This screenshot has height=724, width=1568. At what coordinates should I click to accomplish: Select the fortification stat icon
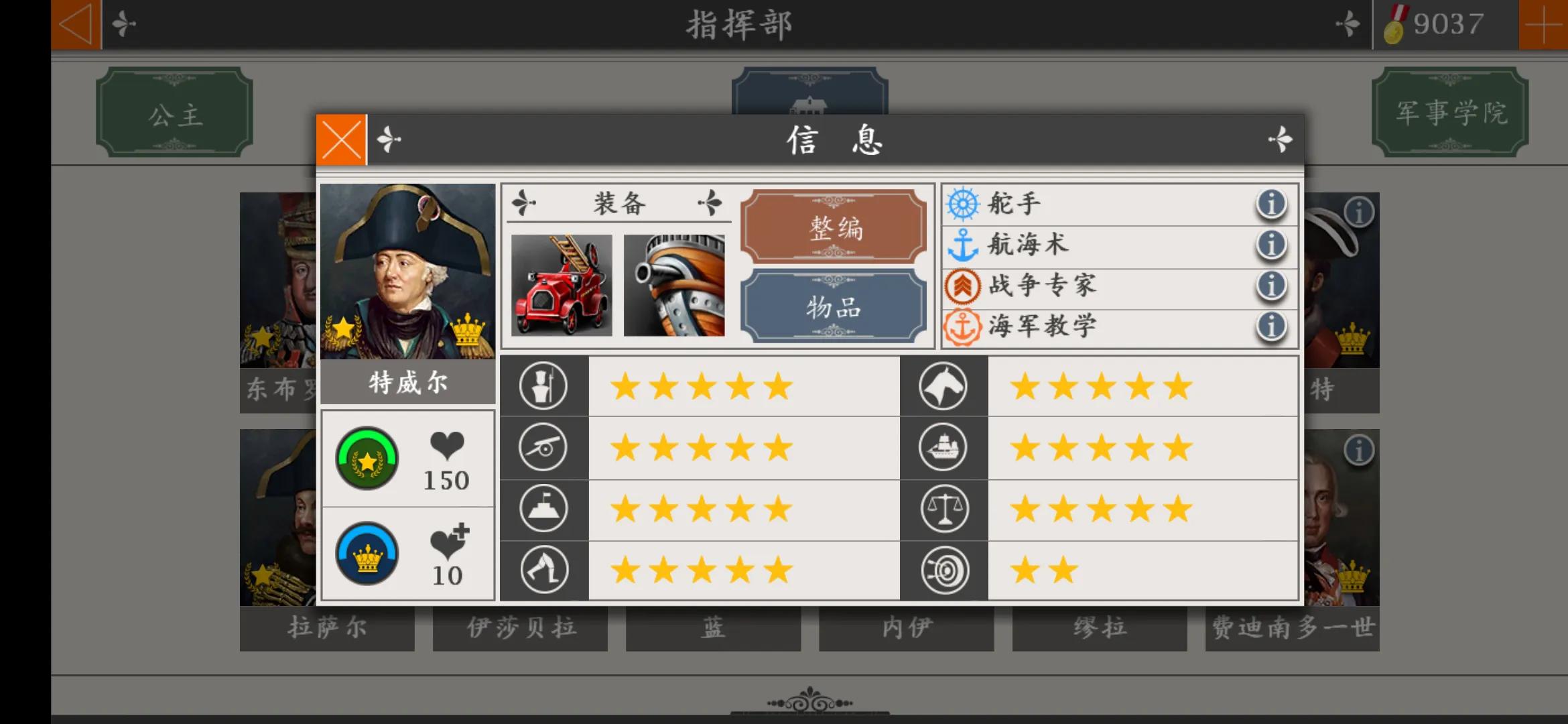point(543,508)
